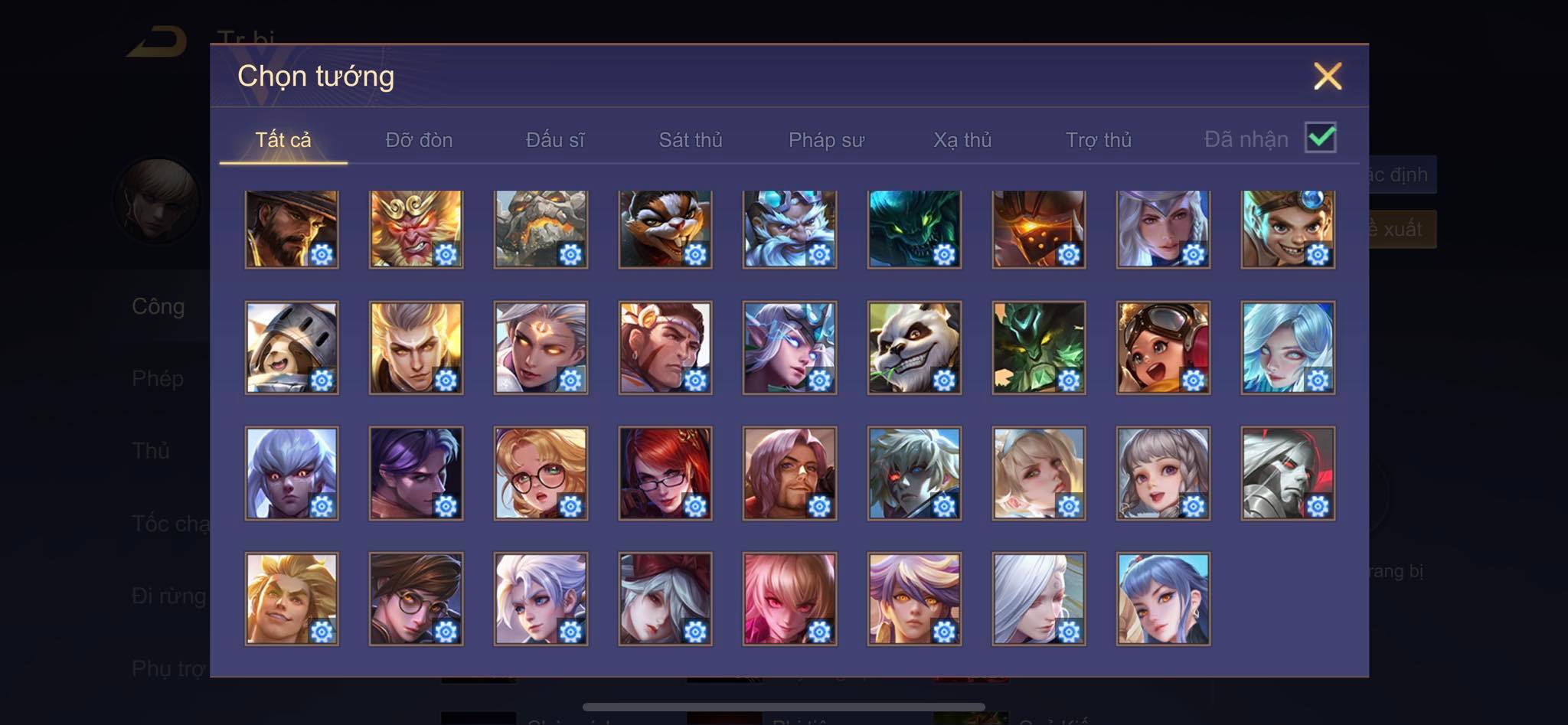Select the Tất cả tab
The height and width of the screenshot is (725, 1568).
click(283, 140)
